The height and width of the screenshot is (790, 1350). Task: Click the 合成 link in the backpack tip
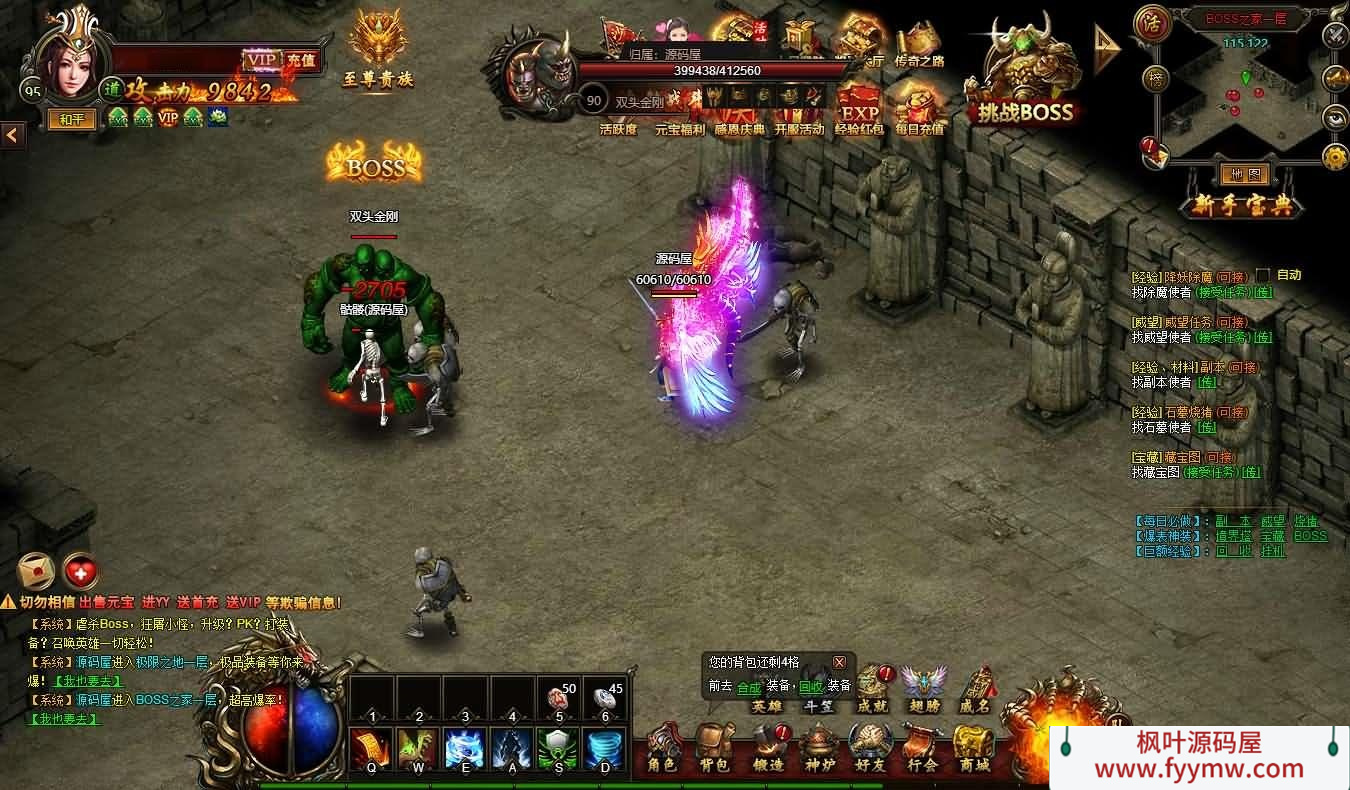(x=749, y=687)
